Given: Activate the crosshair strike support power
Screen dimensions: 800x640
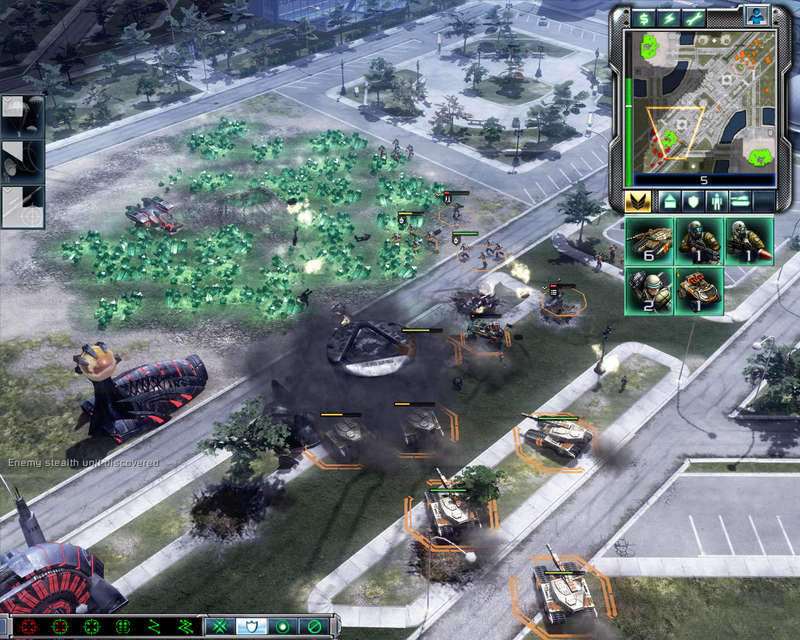Looking at the screenshot, I should [x=22, y=207].
